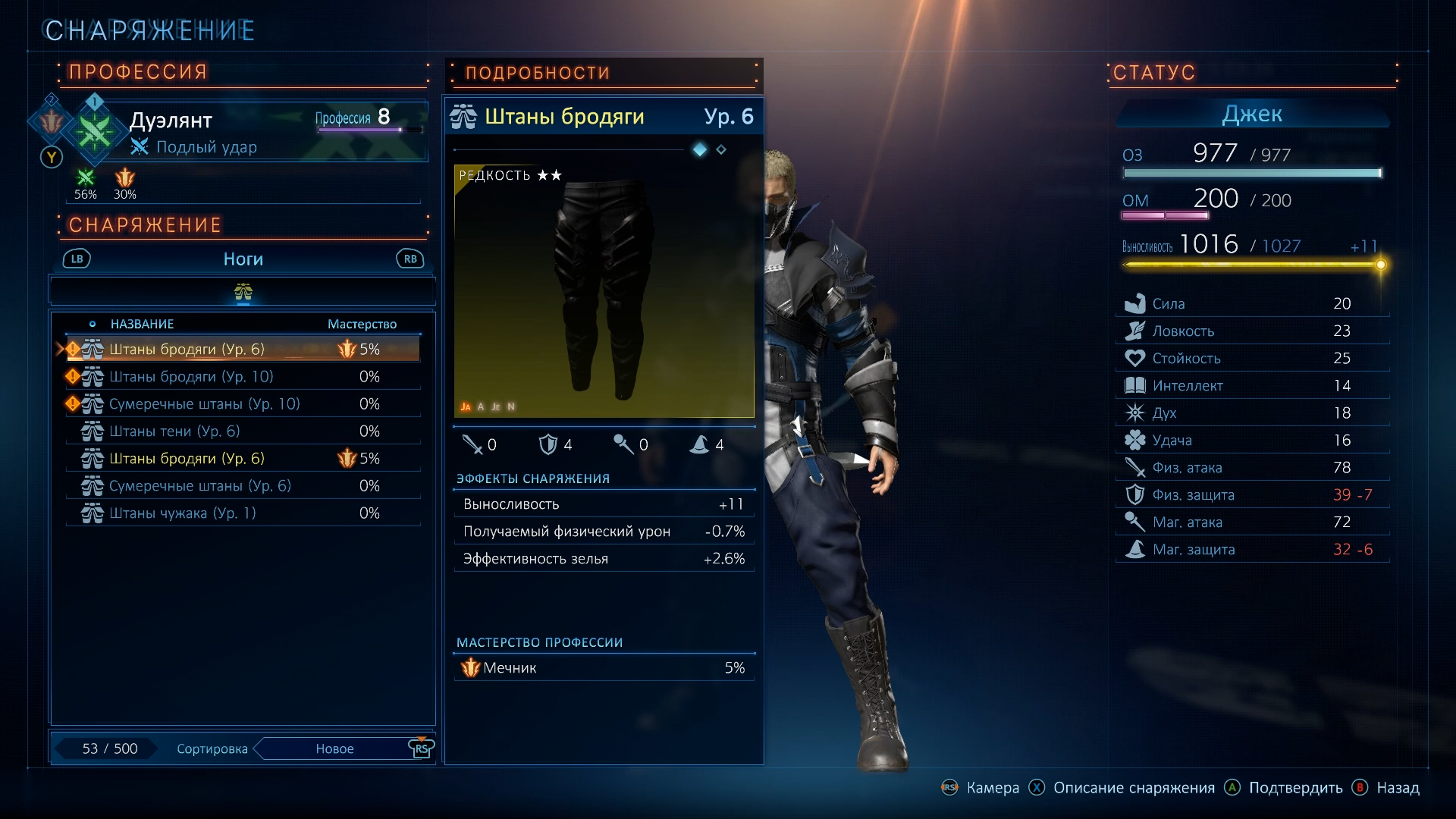
Task: Select the highlighted Штаны бродяги (Ур. 6) row
Action: click(243, 350)
